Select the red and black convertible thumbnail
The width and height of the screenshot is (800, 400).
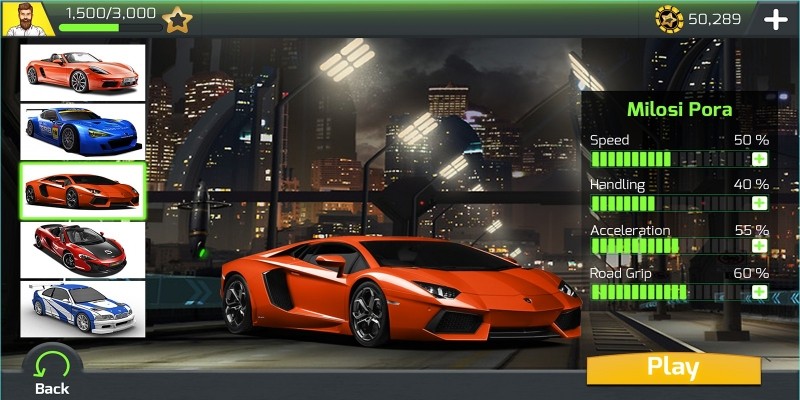[x=83, y=249]
